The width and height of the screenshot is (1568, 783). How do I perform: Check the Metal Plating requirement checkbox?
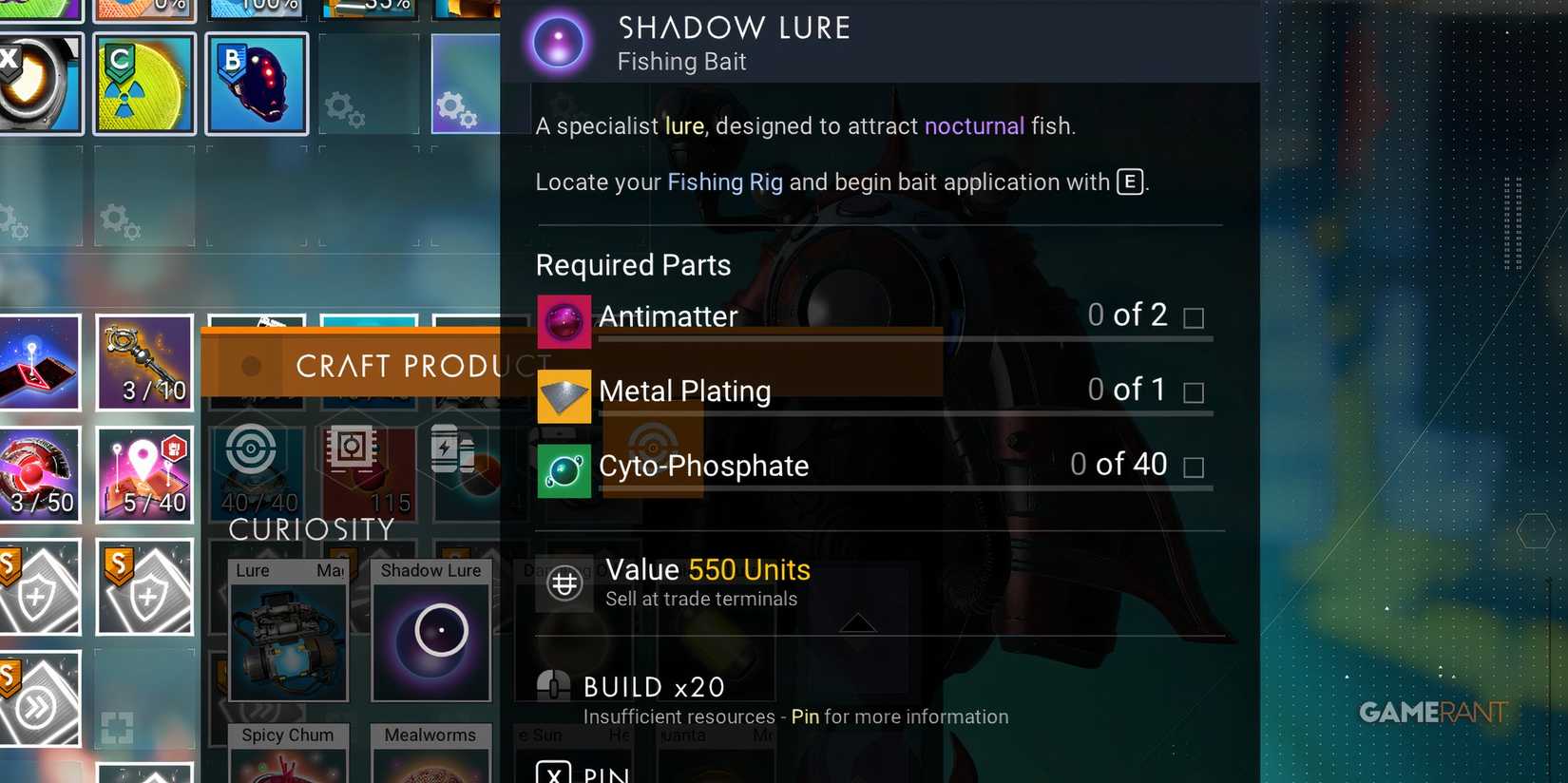click(1194, 392)
